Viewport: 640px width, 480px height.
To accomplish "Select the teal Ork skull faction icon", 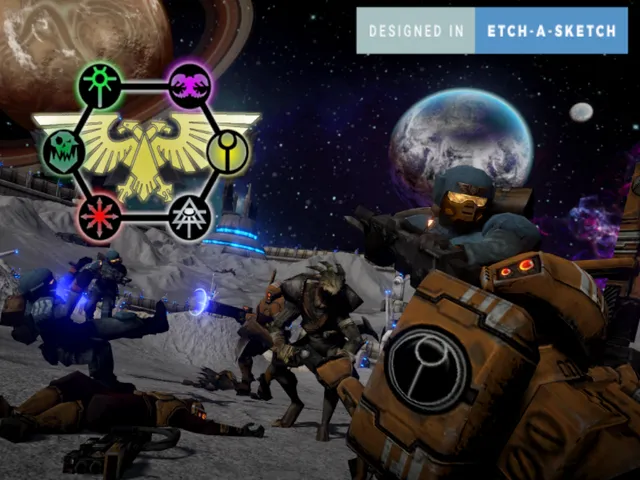I will 63,151.
